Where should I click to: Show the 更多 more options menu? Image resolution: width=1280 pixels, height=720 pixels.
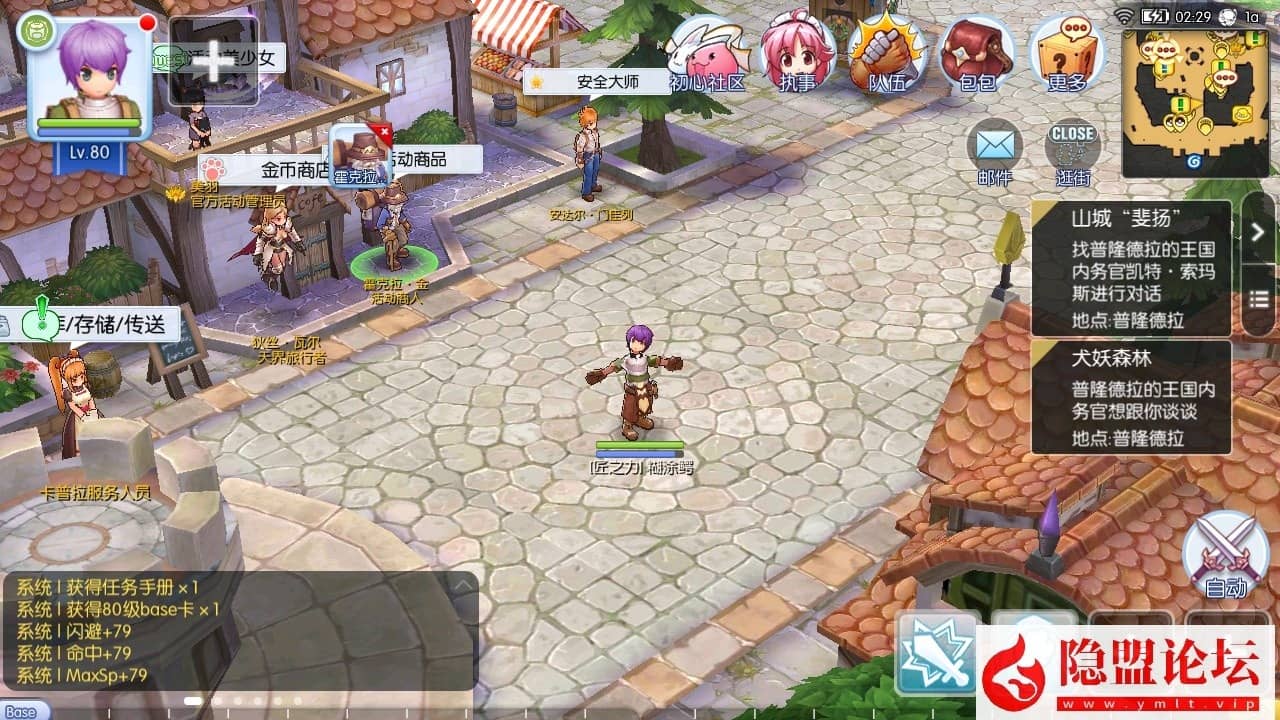coord(1066,55)
